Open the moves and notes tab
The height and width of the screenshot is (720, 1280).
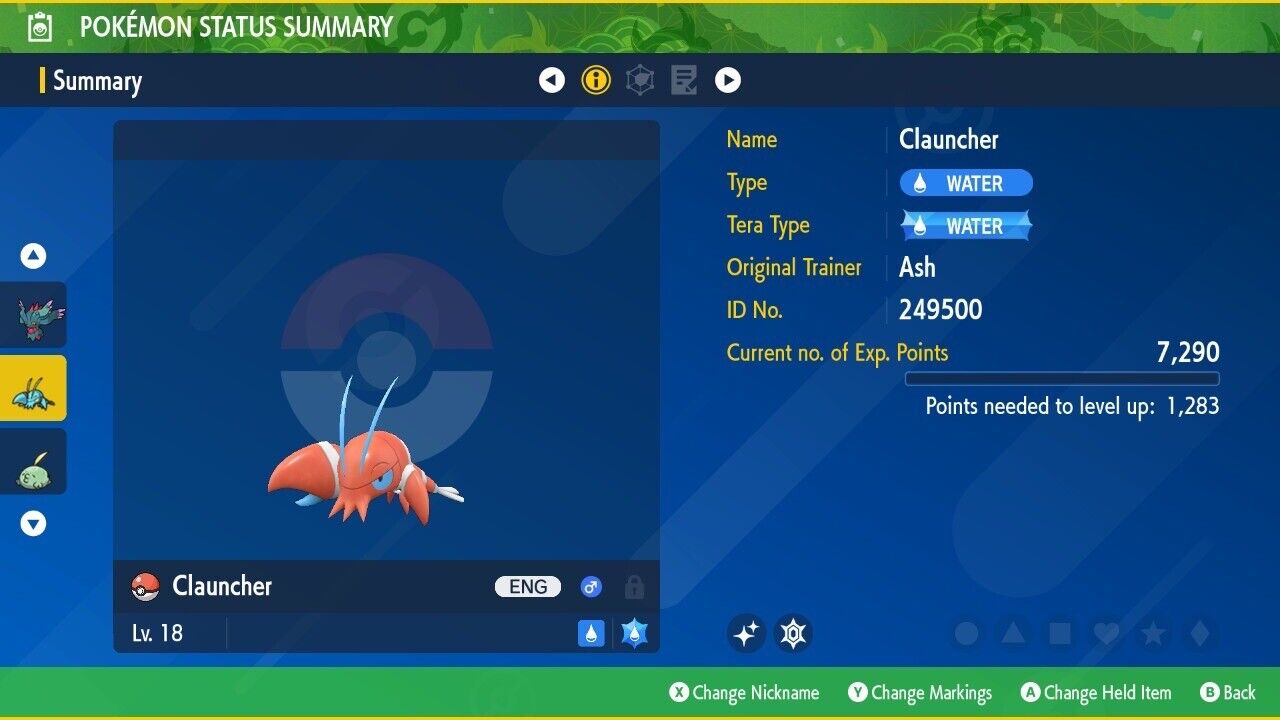[684, 80]
